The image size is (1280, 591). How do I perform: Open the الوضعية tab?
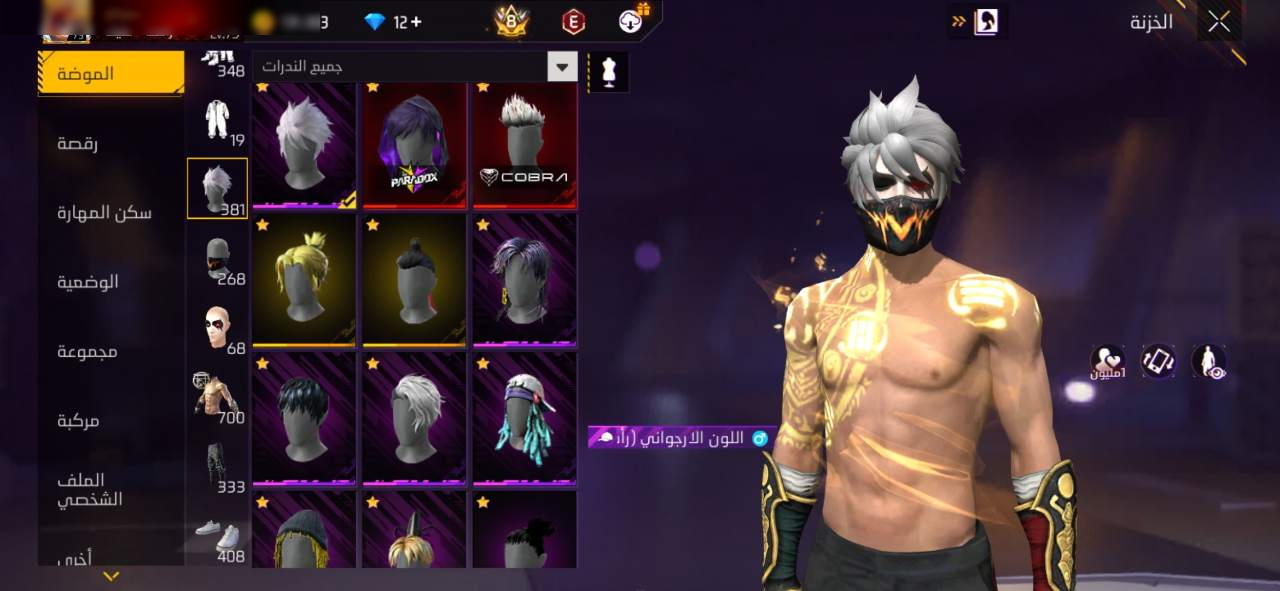click(x=88, y=282)
